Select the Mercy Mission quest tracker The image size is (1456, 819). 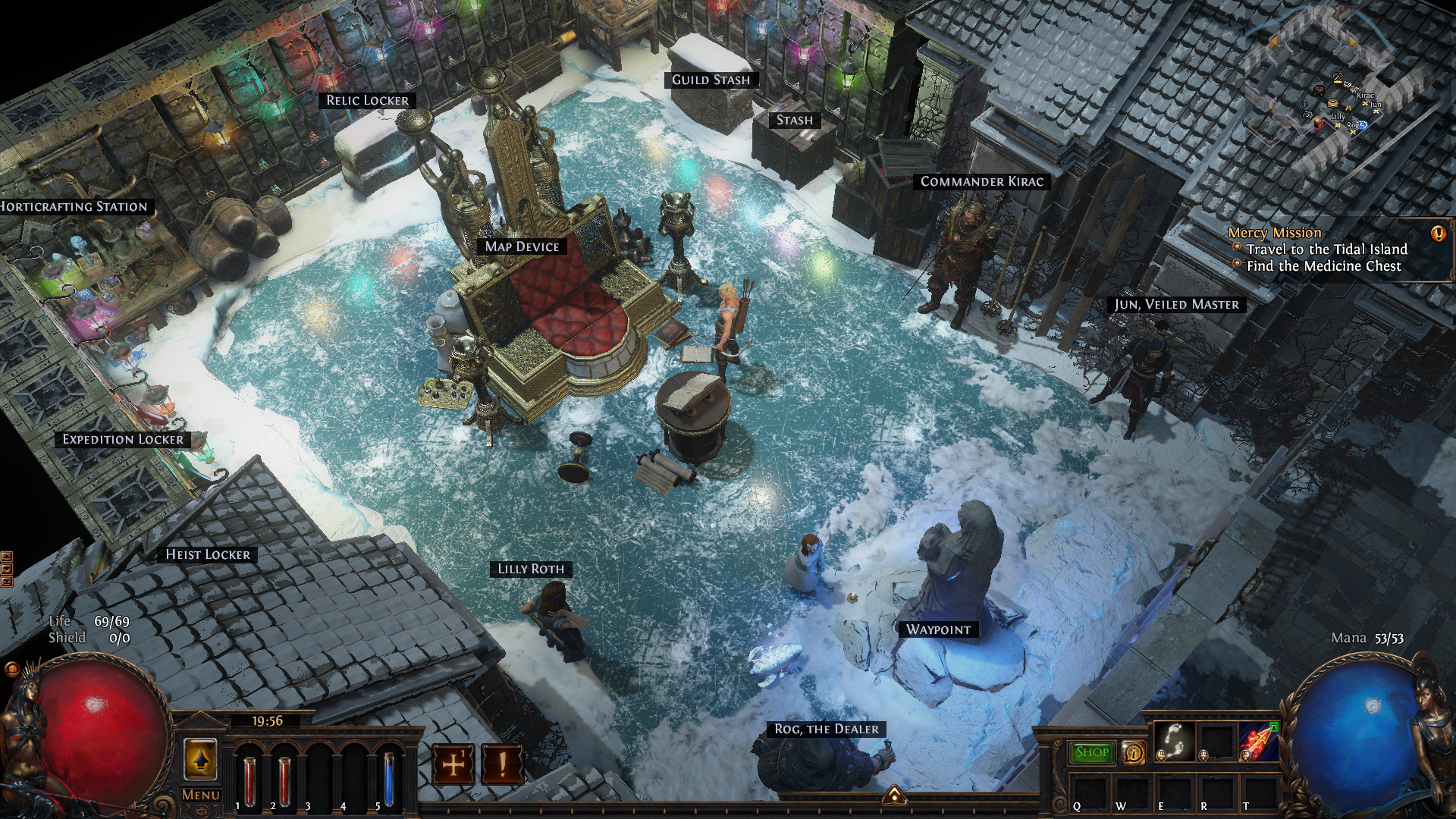coord(1274,233)
